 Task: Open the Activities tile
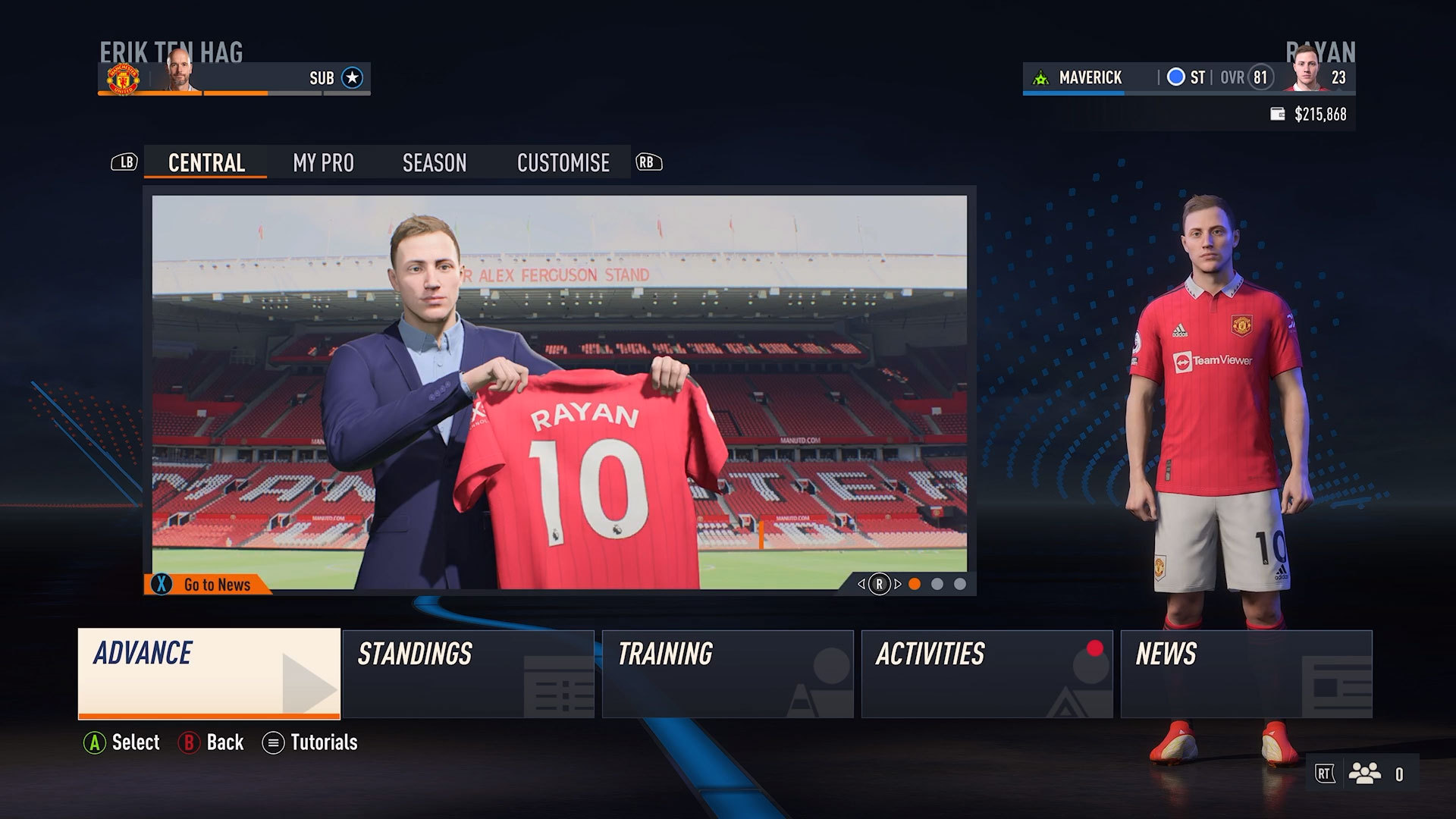987,674
